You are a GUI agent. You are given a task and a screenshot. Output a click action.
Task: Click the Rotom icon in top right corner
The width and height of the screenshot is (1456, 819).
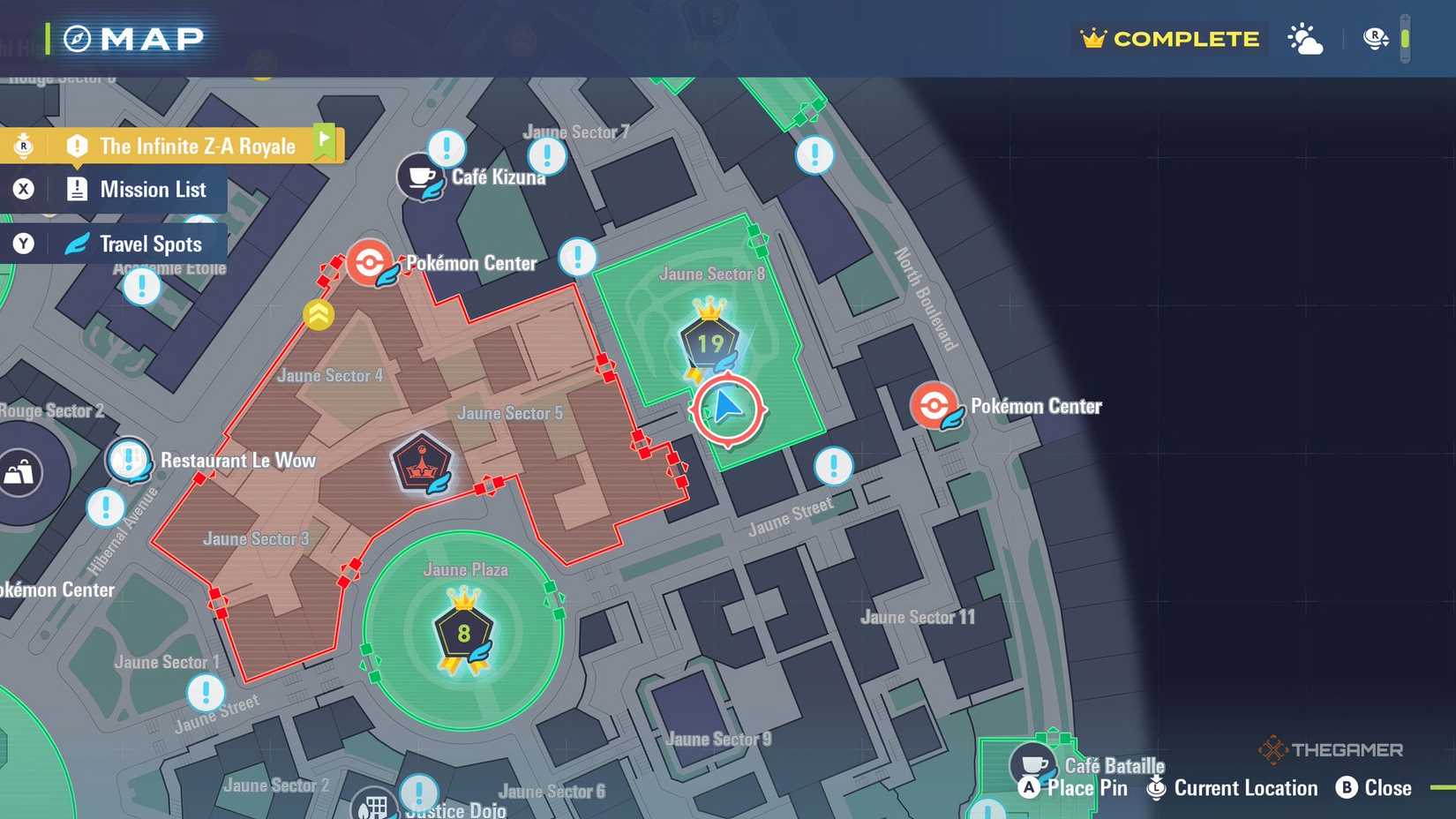[1374, 39]
